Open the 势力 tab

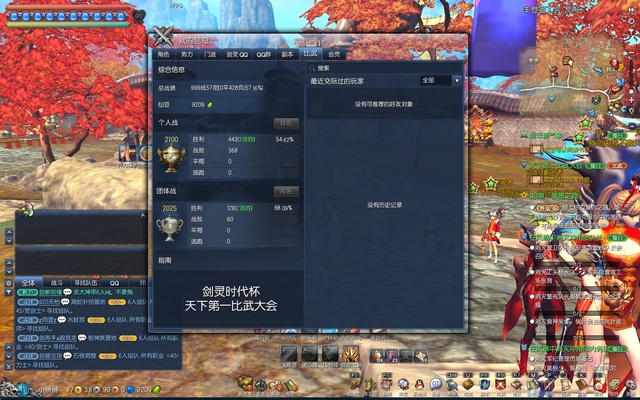click(187, 54)
